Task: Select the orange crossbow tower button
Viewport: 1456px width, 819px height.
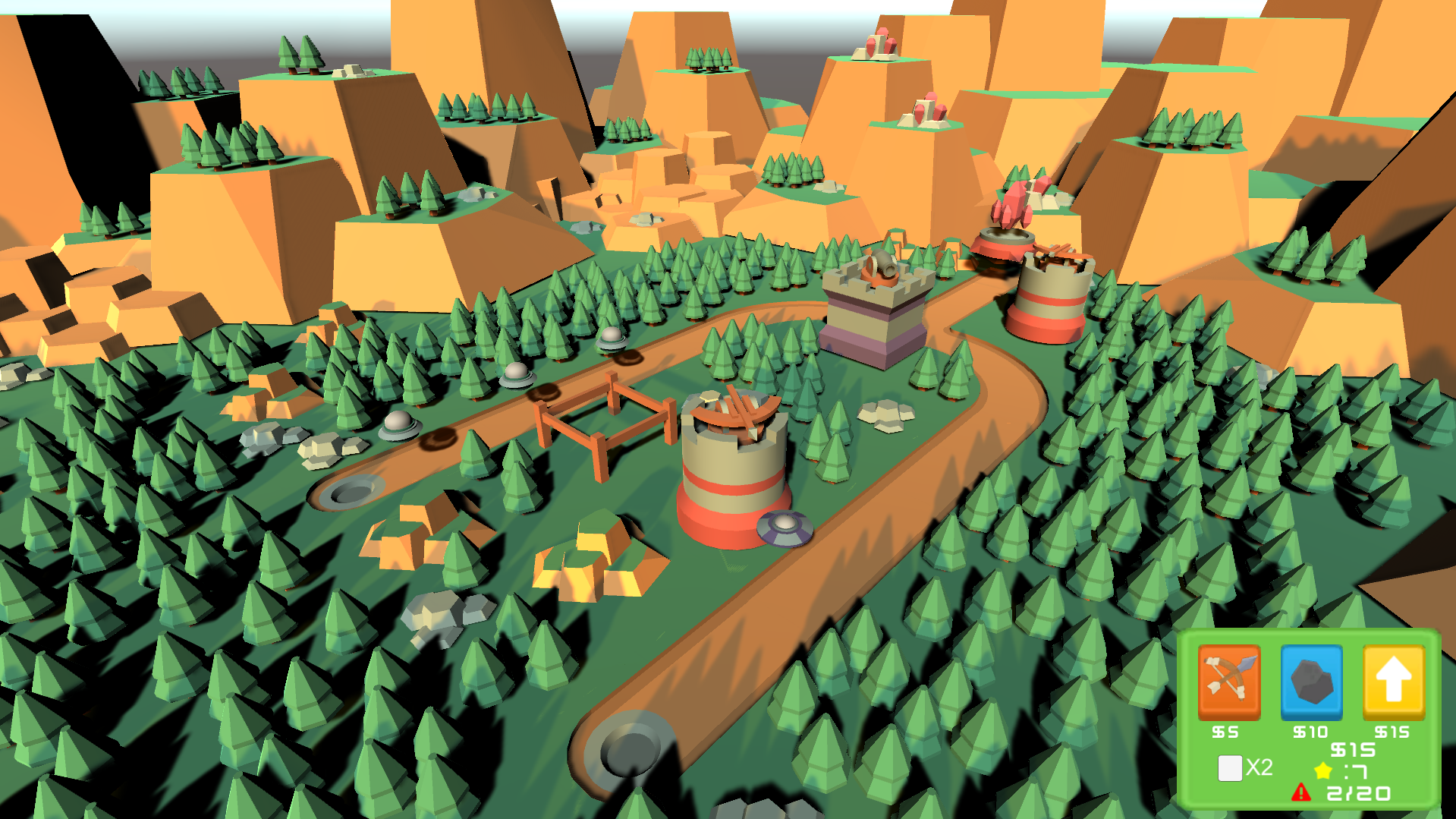Action: [1228, 681]
